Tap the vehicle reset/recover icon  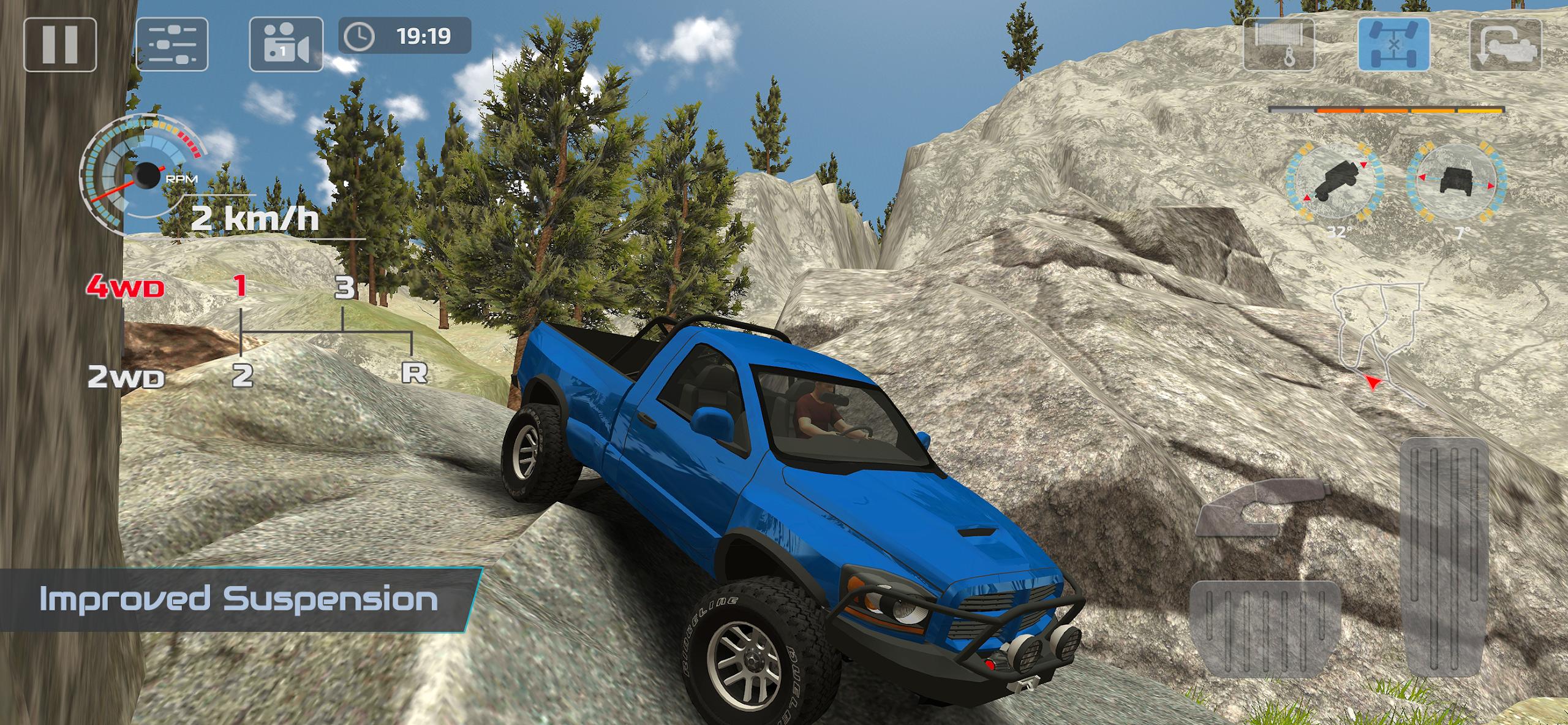pyautogui.click(x=1505, y=45)
